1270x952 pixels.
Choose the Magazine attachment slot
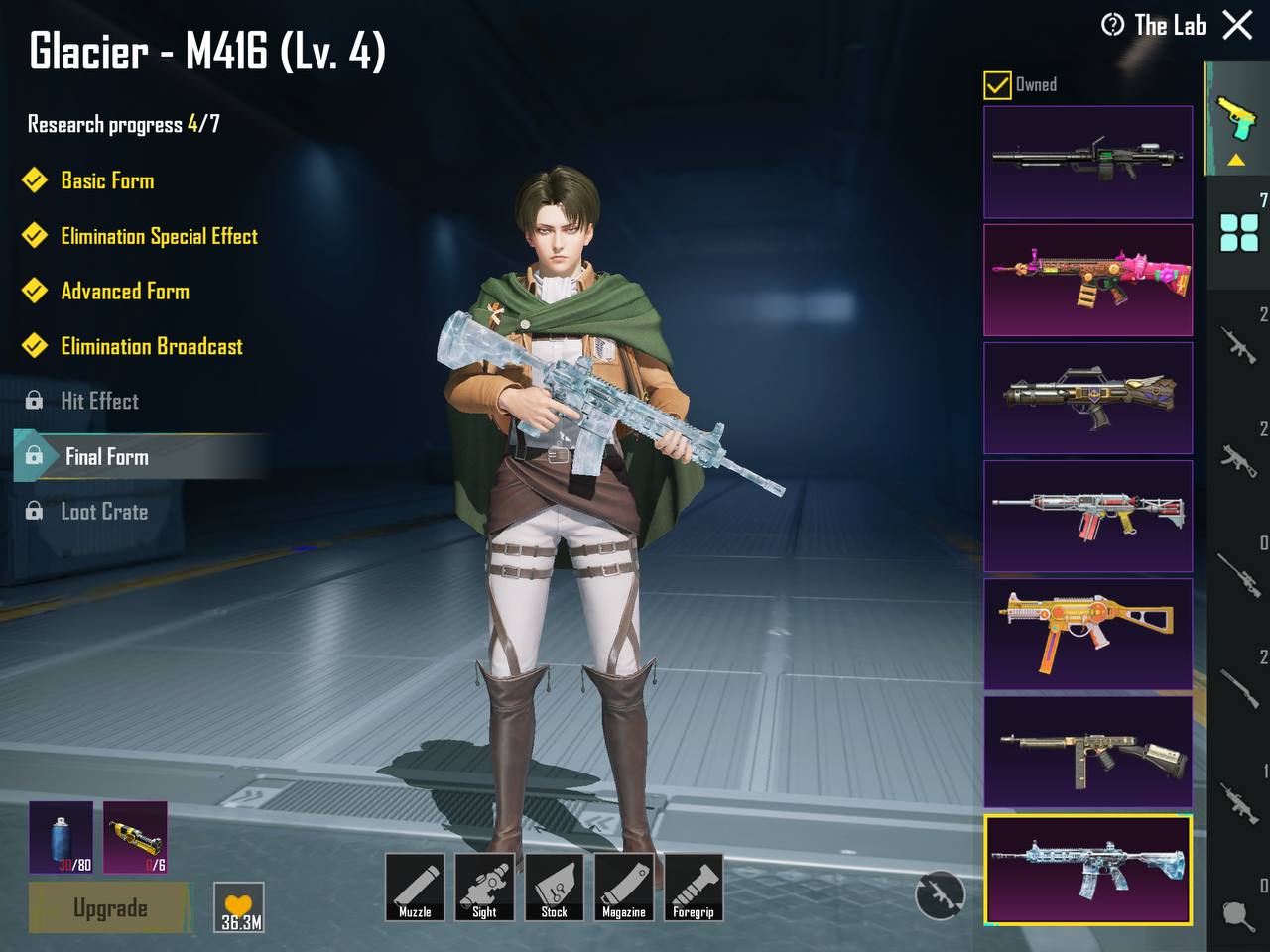click(x=623, y=887)
